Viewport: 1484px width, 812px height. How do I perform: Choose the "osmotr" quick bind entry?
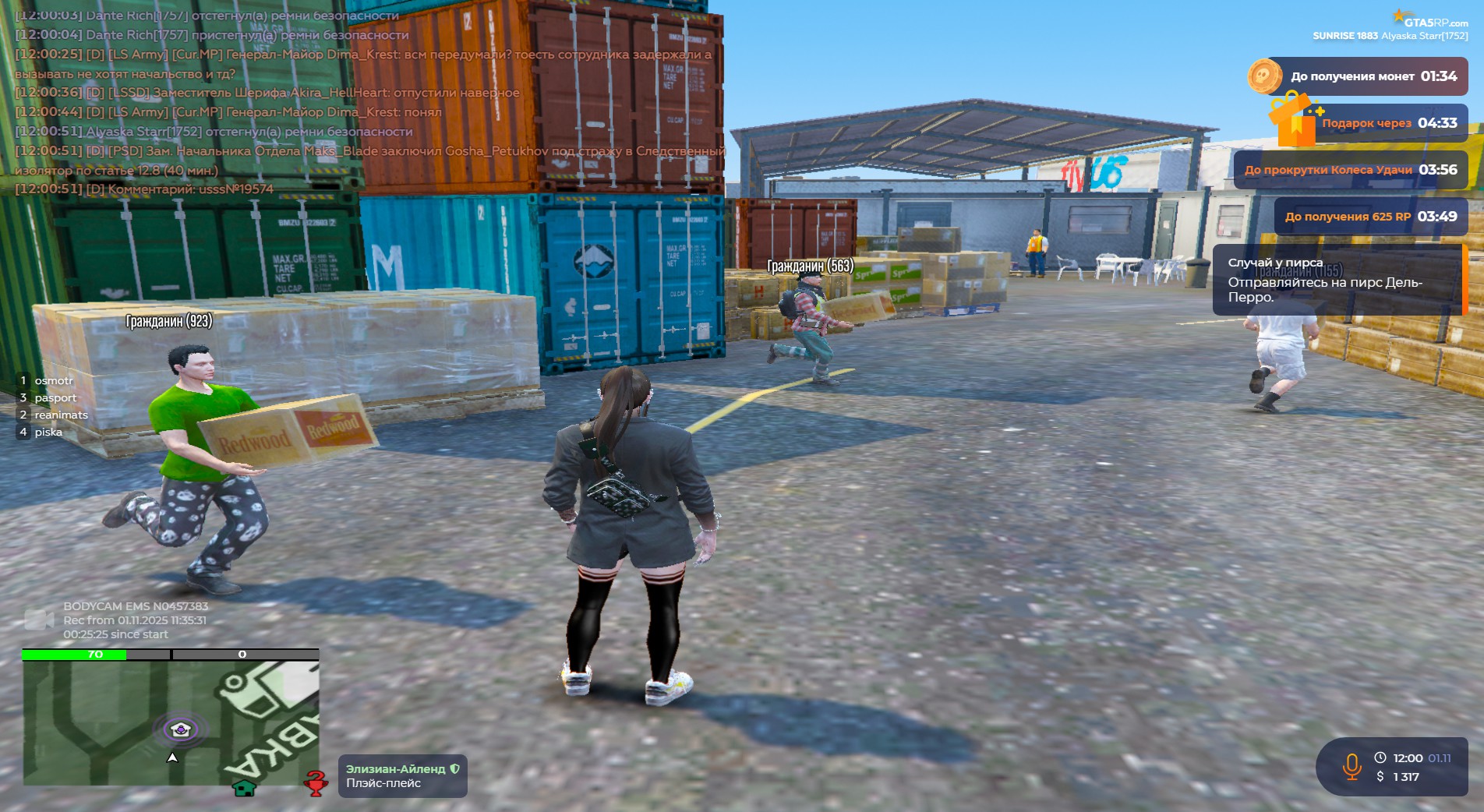(53, 381)
